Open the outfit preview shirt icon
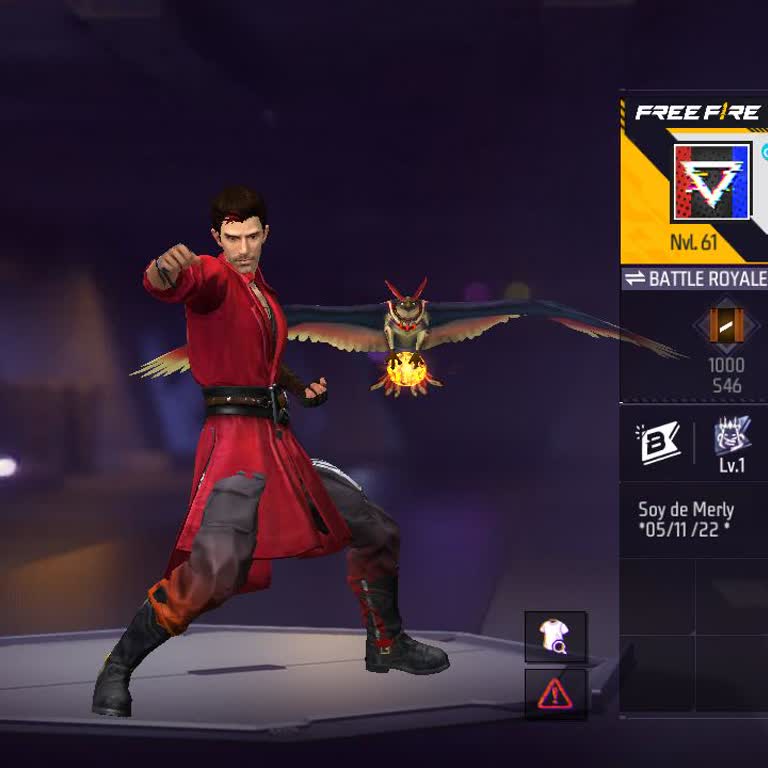 tap(555, 637)
